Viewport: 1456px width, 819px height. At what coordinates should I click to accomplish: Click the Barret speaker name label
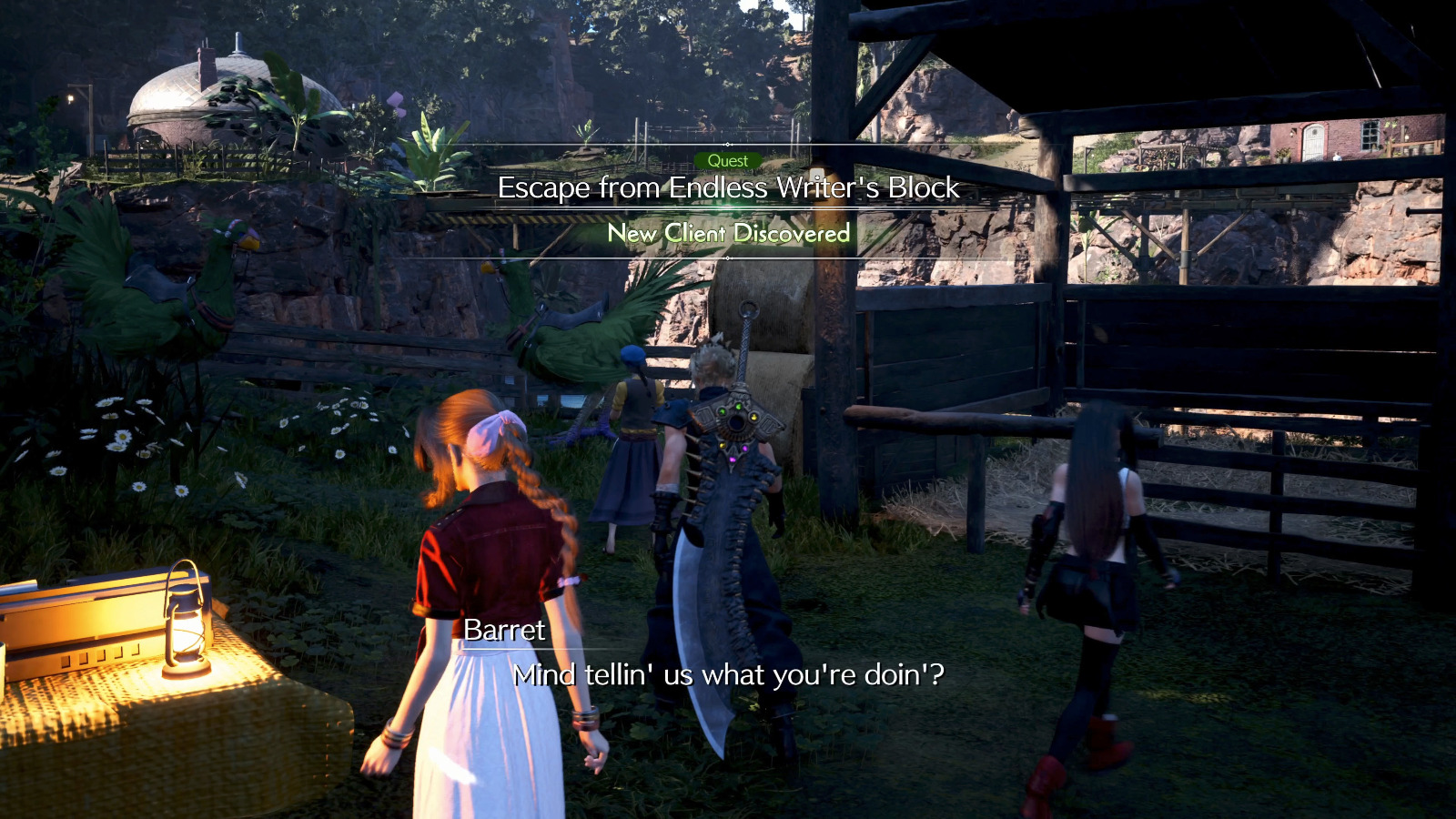click(x=501, y=630)
